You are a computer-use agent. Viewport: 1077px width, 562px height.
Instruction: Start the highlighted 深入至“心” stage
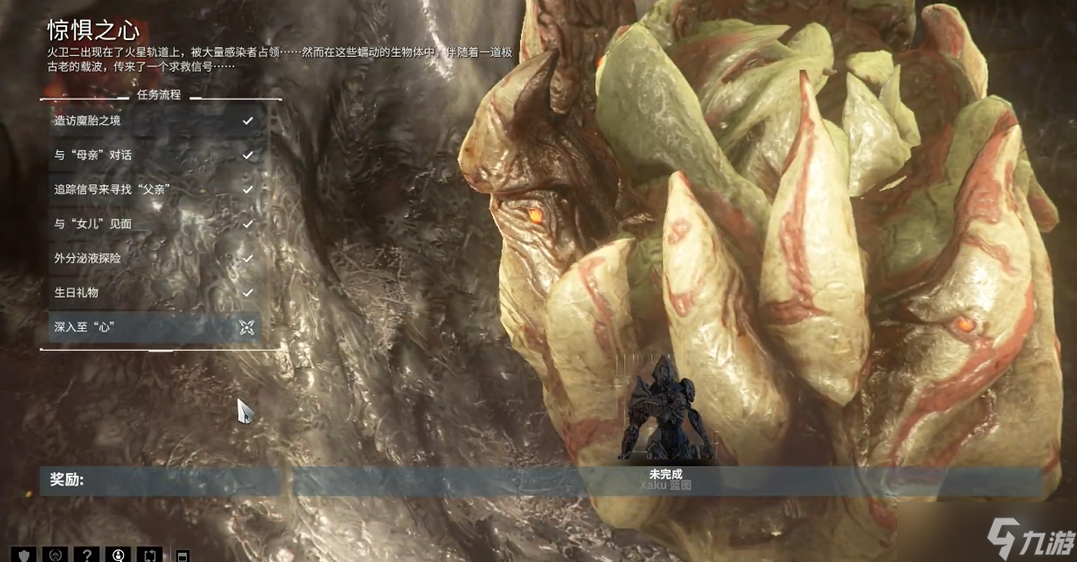pyautogui.click(x=152, y=327)
